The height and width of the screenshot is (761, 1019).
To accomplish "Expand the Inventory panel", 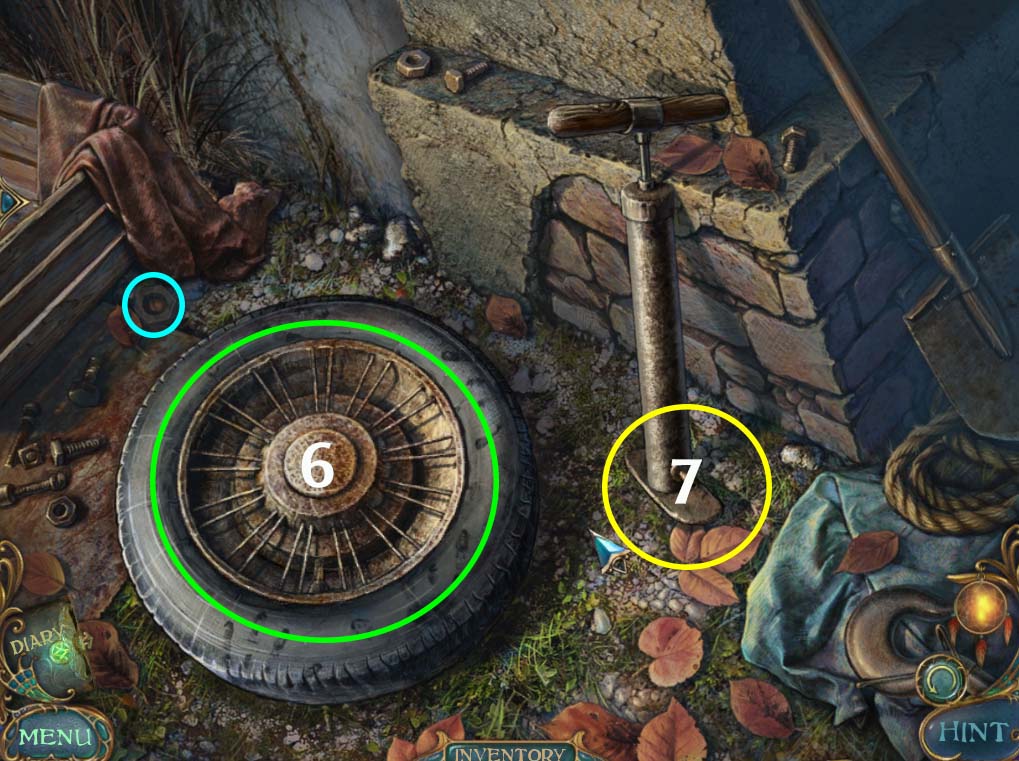I will (507, 753).
